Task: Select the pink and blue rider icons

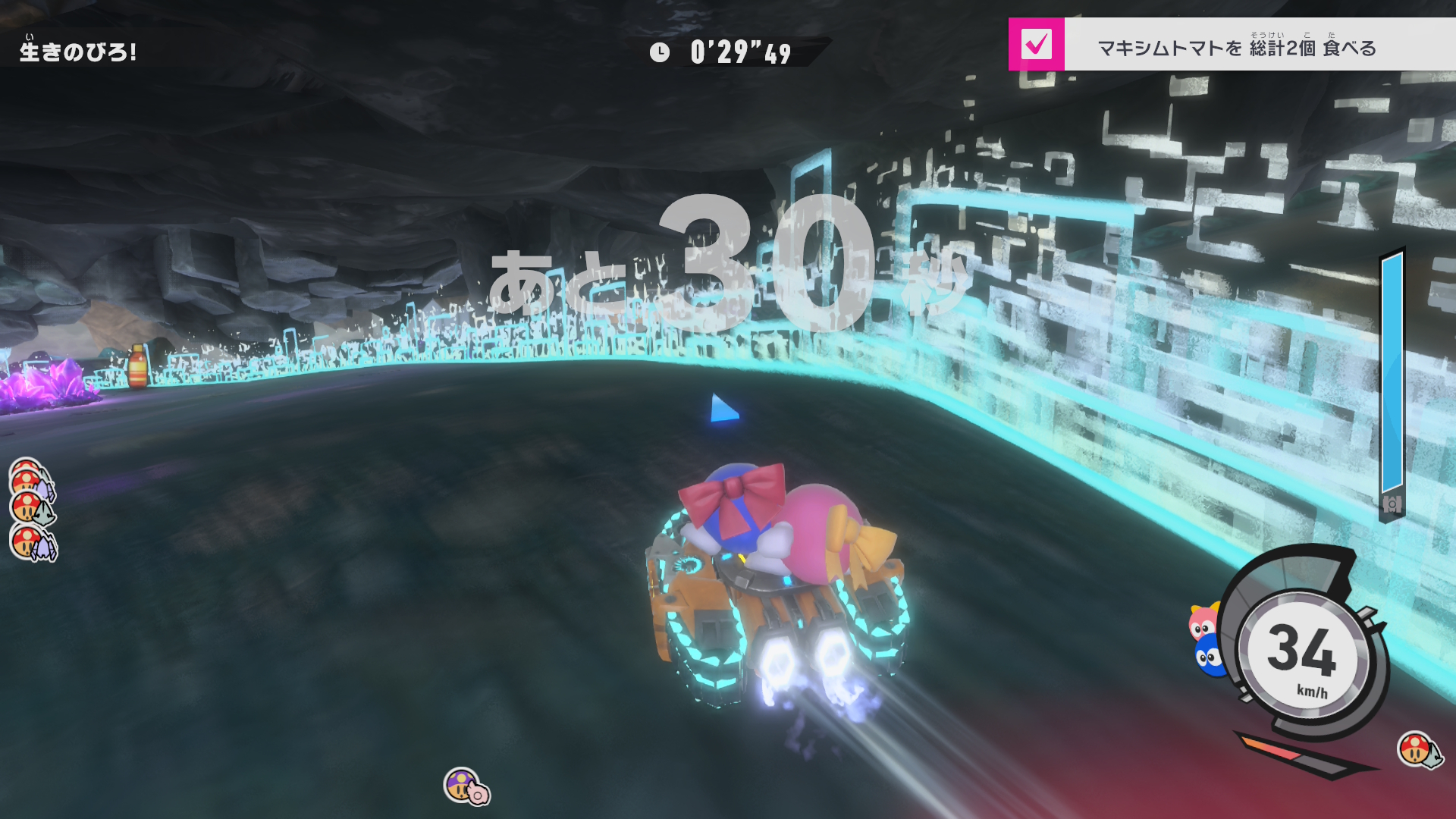Action: click(x=1207, y=639)
